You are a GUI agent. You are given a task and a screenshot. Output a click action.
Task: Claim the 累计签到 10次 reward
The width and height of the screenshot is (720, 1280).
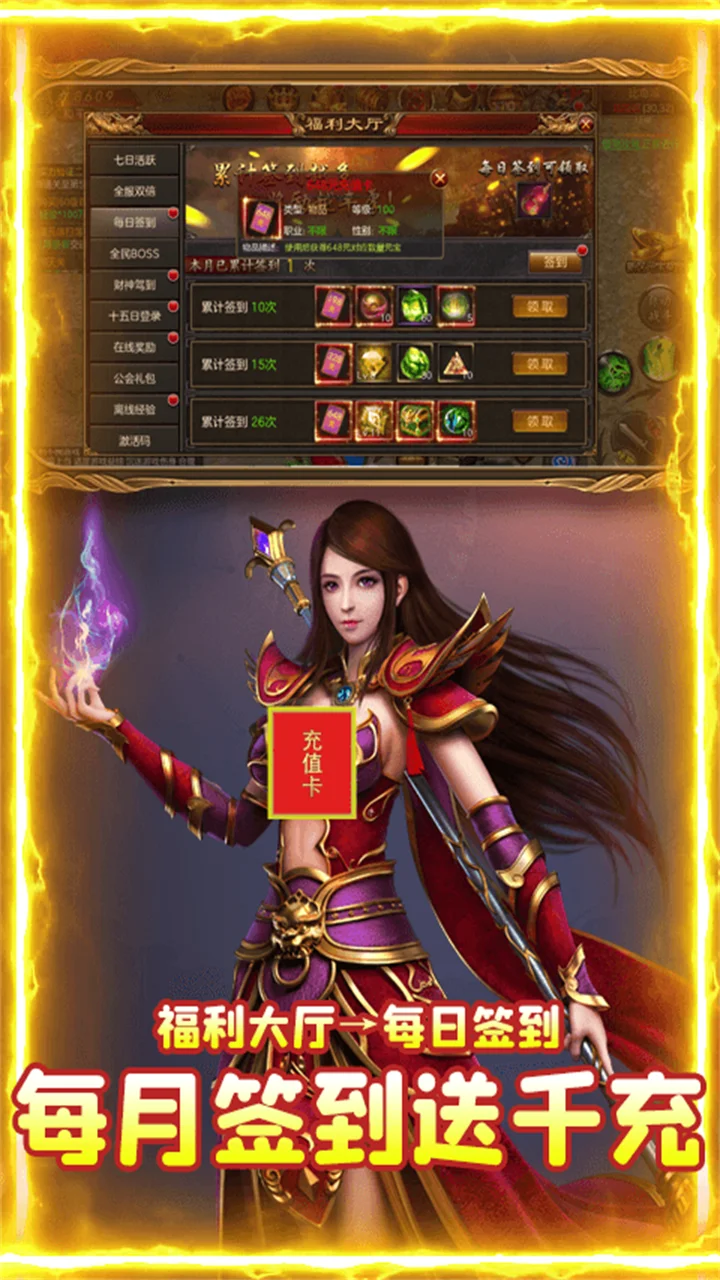[539, 307]
